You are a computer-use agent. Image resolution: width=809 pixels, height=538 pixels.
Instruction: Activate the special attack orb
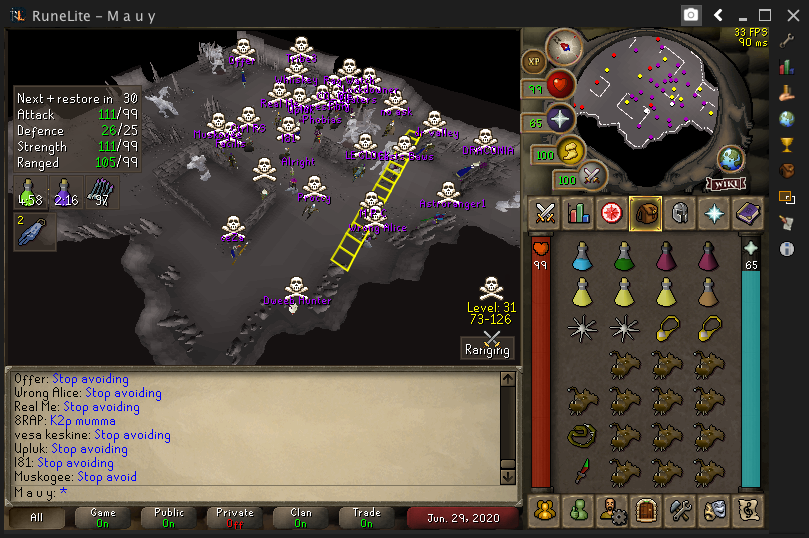click(591, 176)
